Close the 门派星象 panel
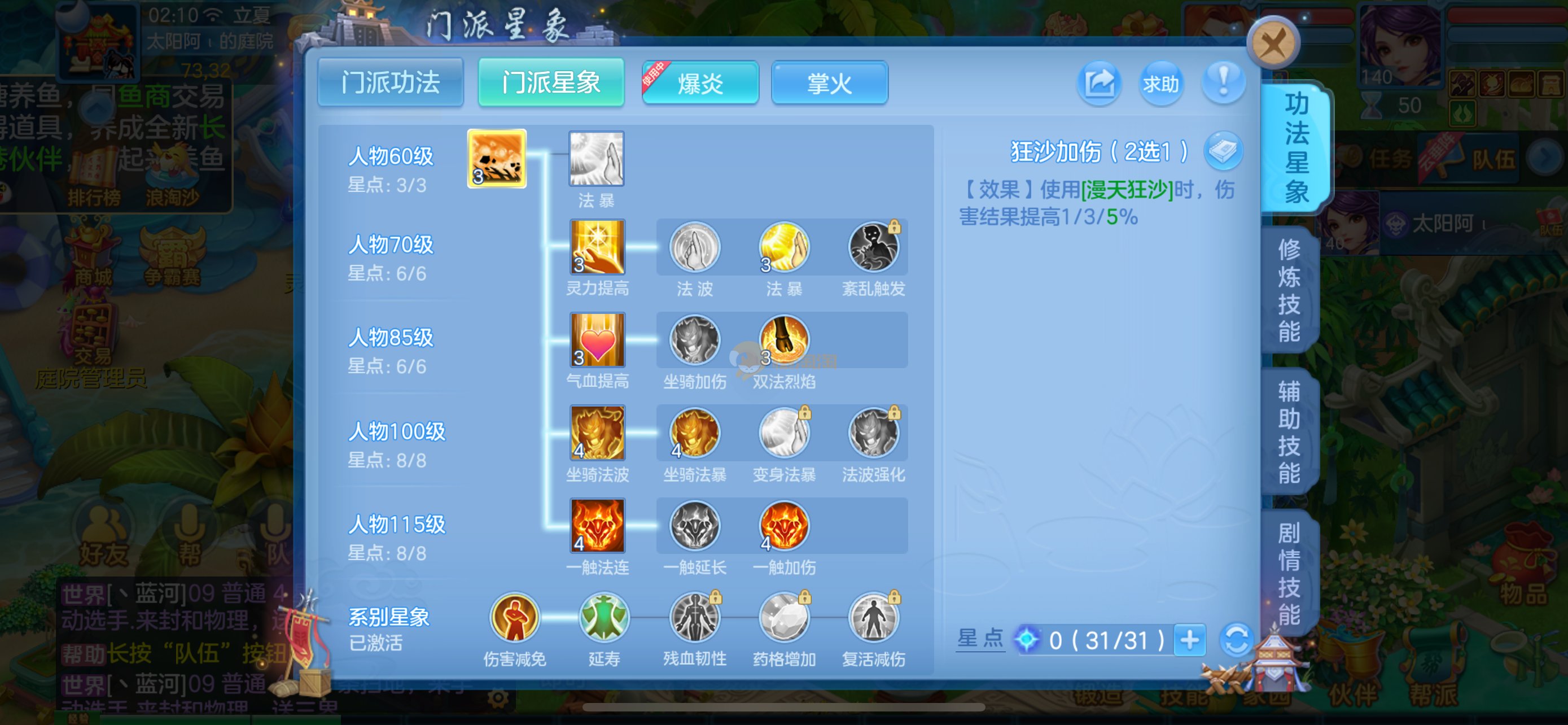1568x725 pixels. coord(1273,44)
